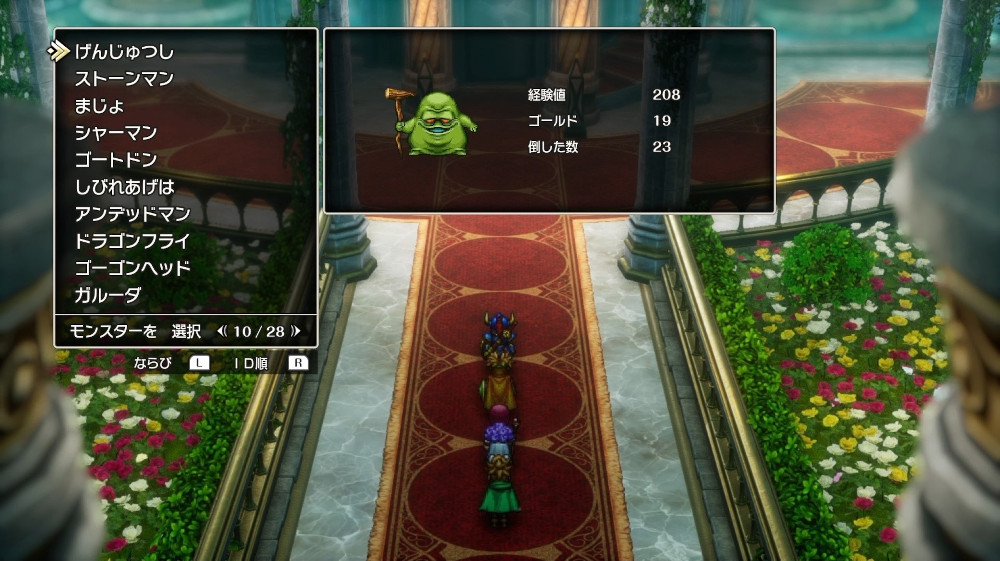Go to the previous monster page arrow
The image size is (1000, 561).
coord(221,330)
